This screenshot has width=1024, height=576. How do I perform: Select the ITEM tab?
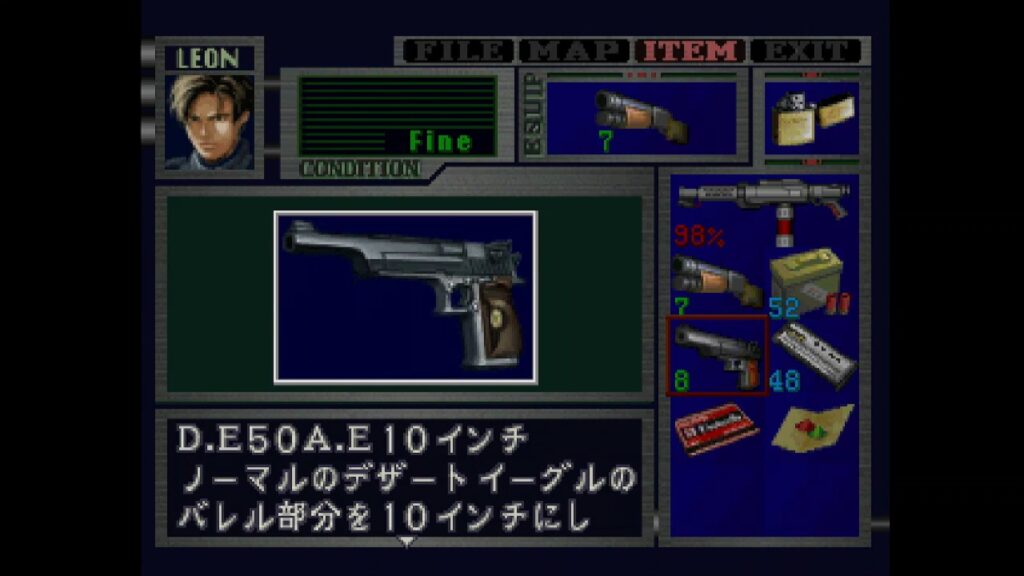click(x=692, y=51)
